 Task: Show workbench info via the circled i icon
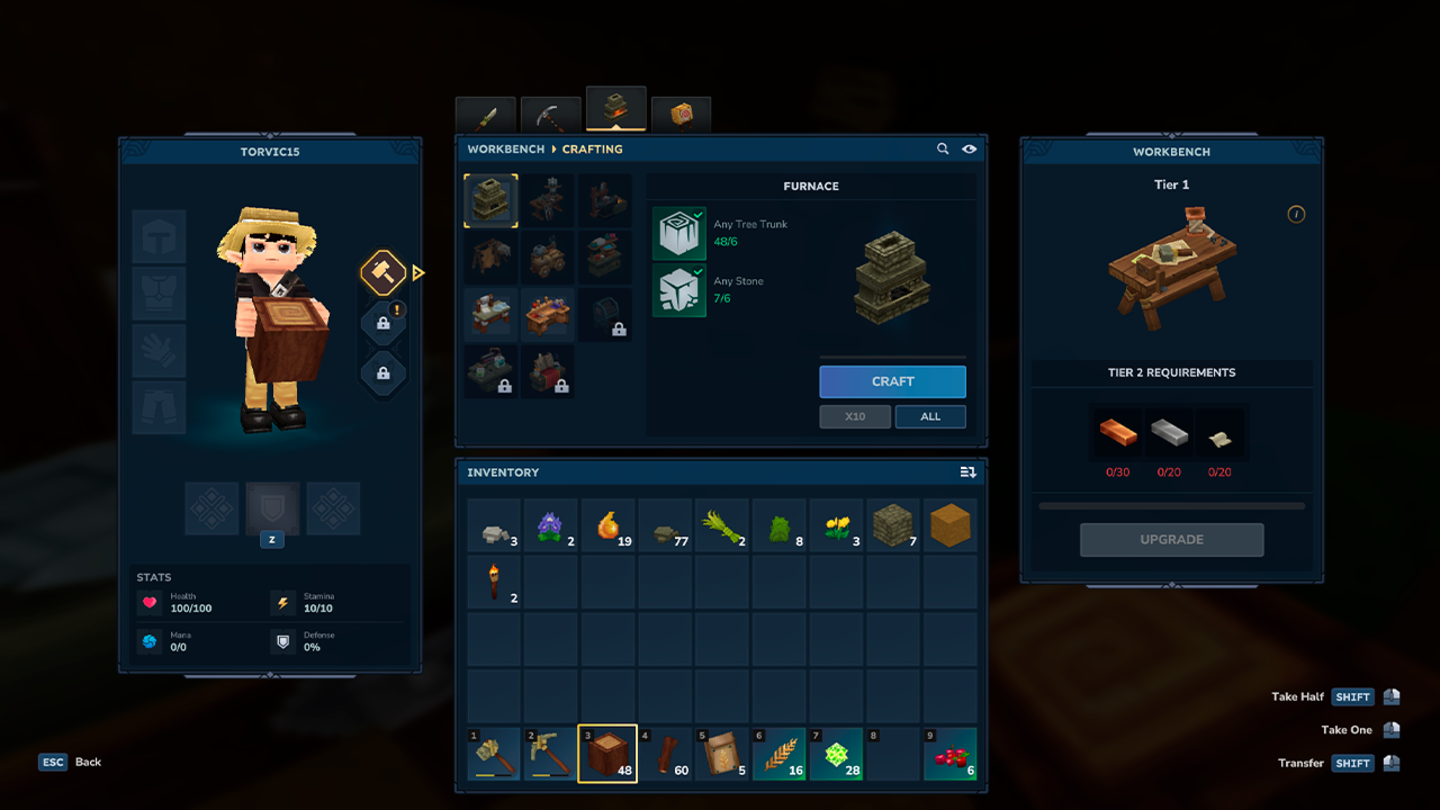coord(1296,214)
